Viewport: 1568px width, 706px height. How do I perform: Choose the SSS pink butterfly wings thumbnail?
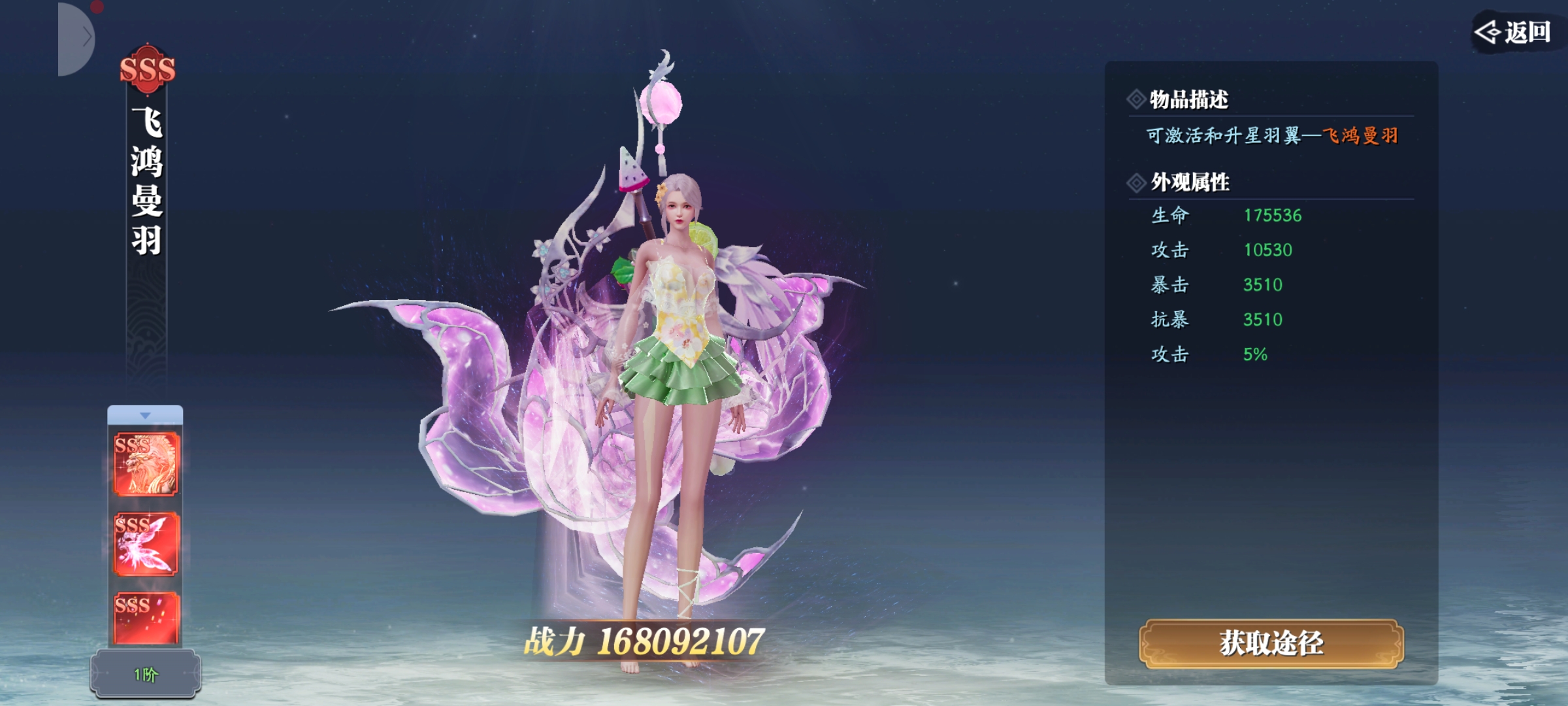pos(146,544)
